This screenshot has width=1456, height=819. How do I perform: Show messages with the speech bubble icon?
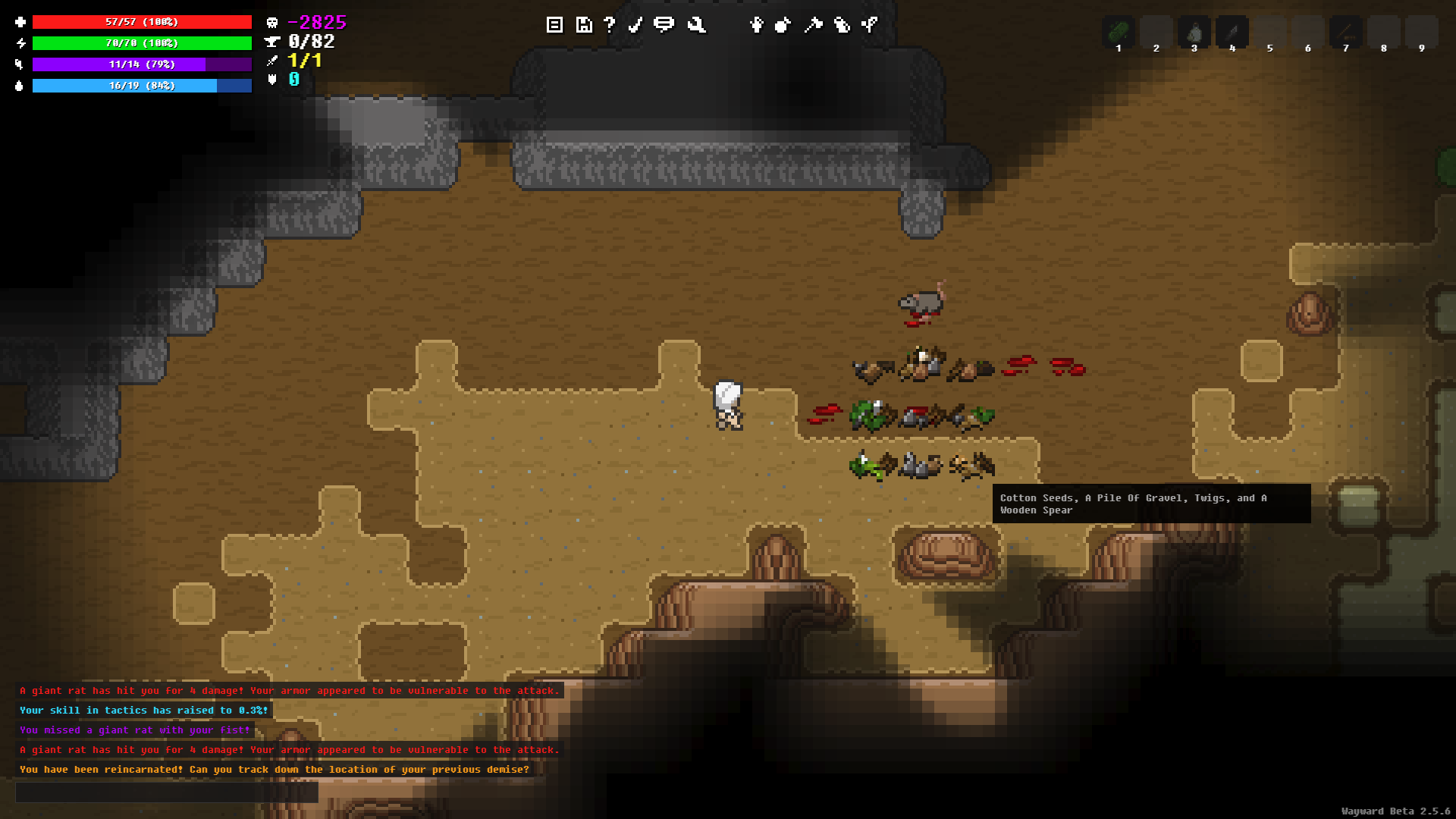click(664, 25)
